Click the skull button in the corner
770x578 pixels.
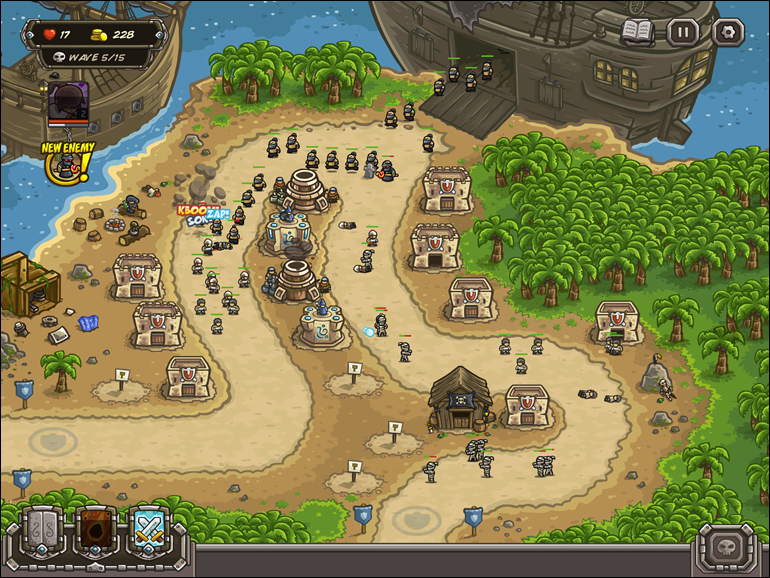pos(728,548)
